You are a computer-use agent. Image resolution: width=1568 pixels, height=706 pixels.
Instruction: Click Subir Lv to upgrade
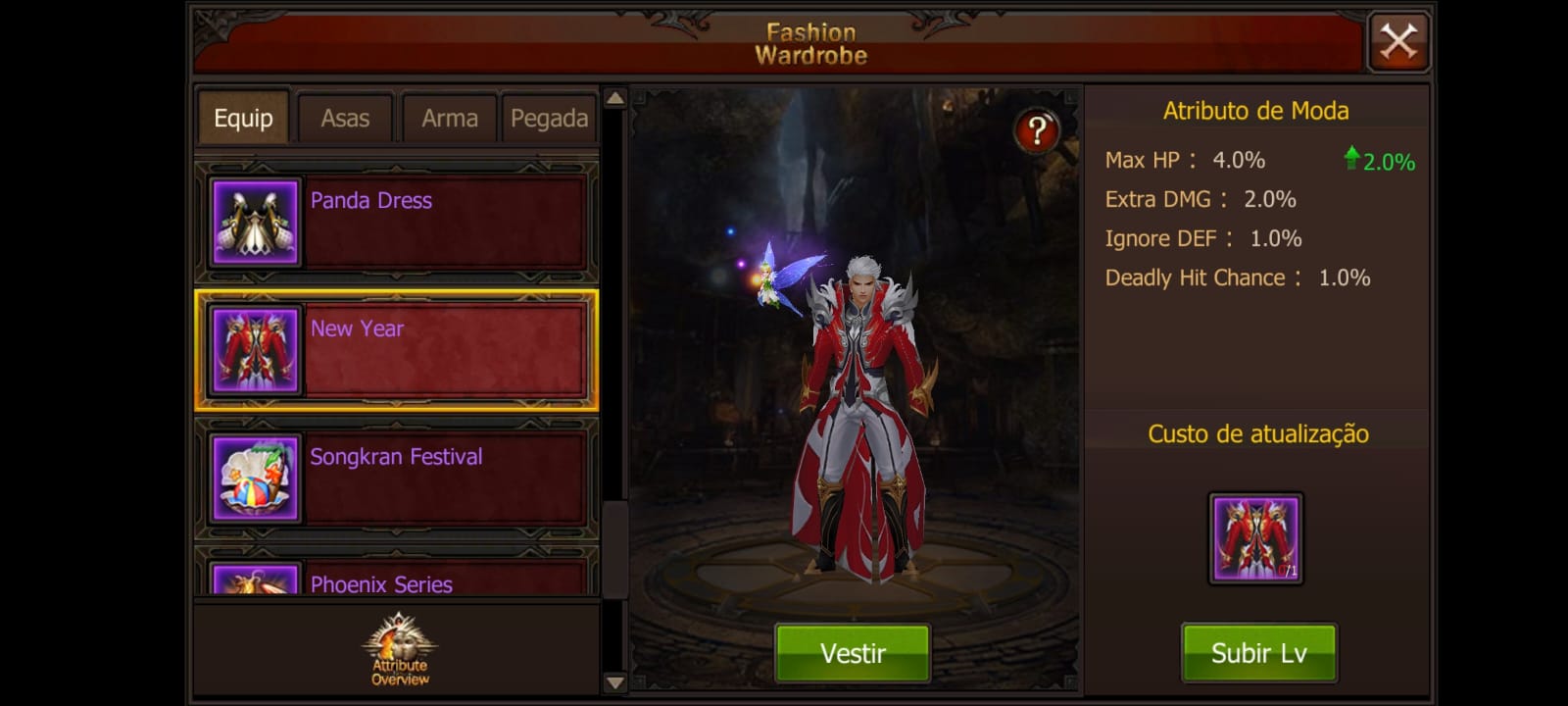tap(1258, 653)
